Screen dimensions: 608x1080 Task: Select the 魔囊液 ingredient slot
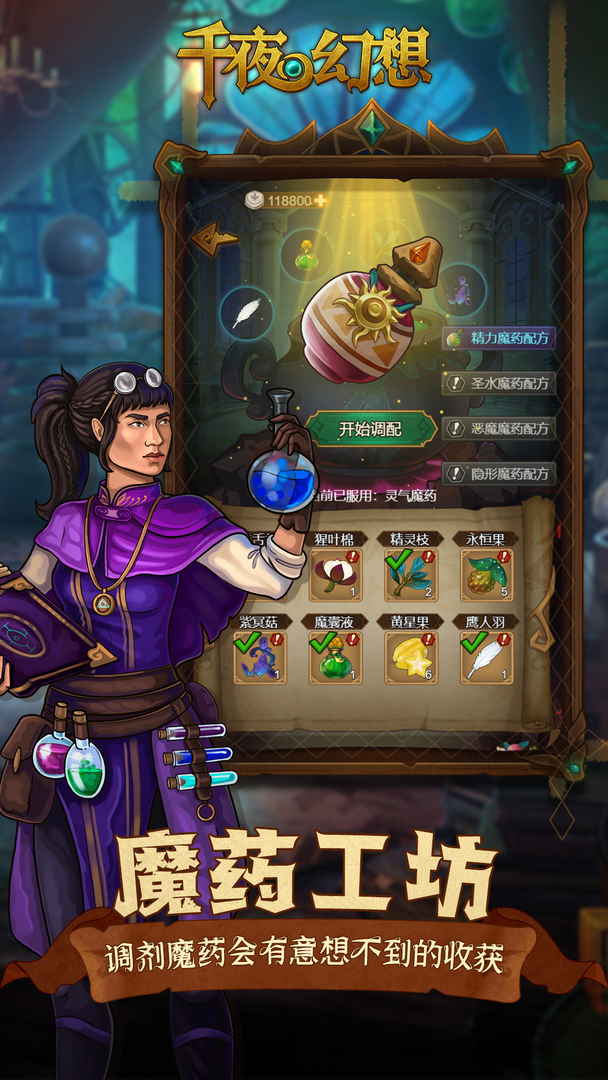pyautogui.click(x=335, y=657)
